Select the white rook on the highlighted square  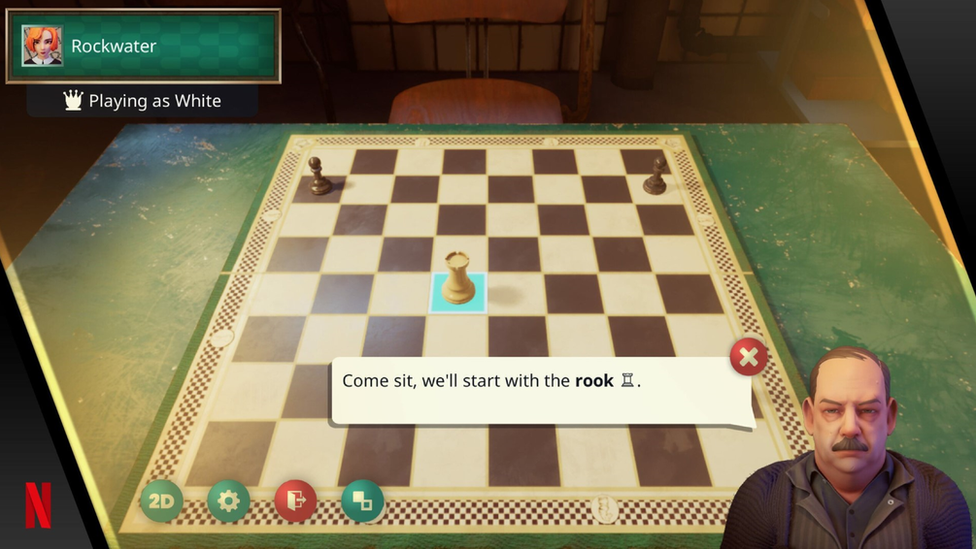458,280
